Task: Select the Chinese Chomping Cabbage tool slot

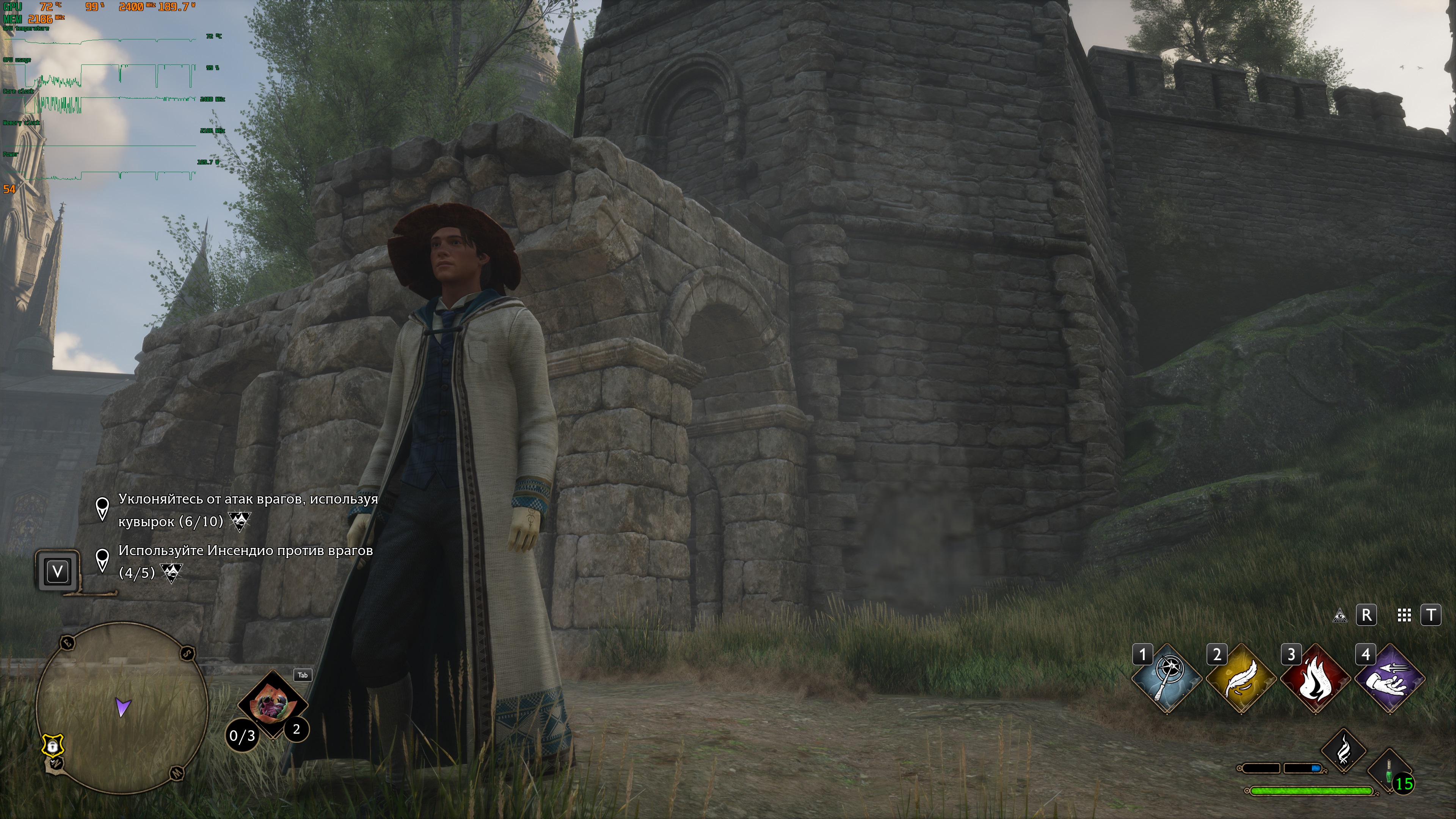Action: 273,704
